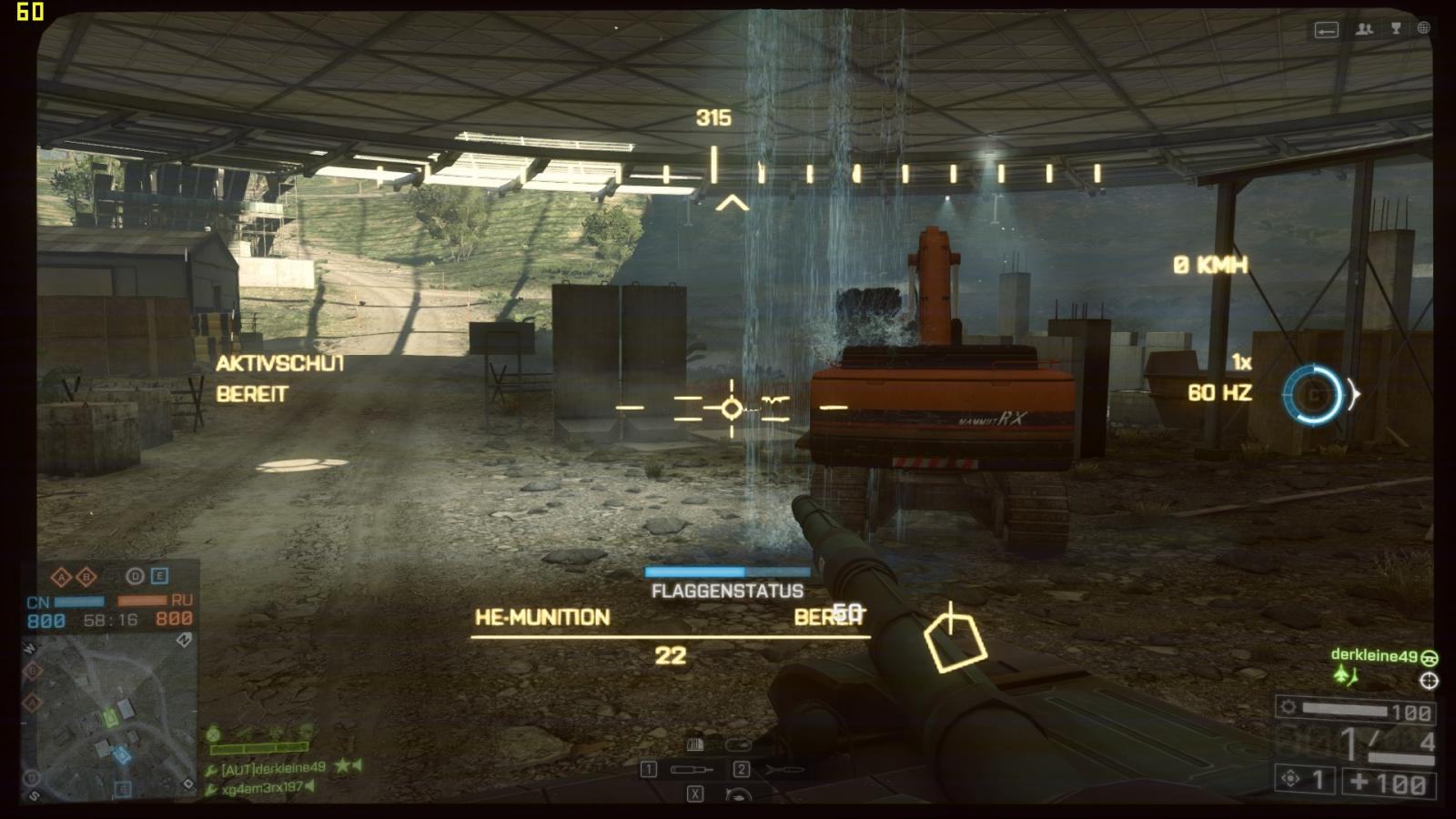The height and width of the screenshot is (819, 1456).
Task: Select squad member [AUT]derkleine49
Action: (x=273, y=768)
